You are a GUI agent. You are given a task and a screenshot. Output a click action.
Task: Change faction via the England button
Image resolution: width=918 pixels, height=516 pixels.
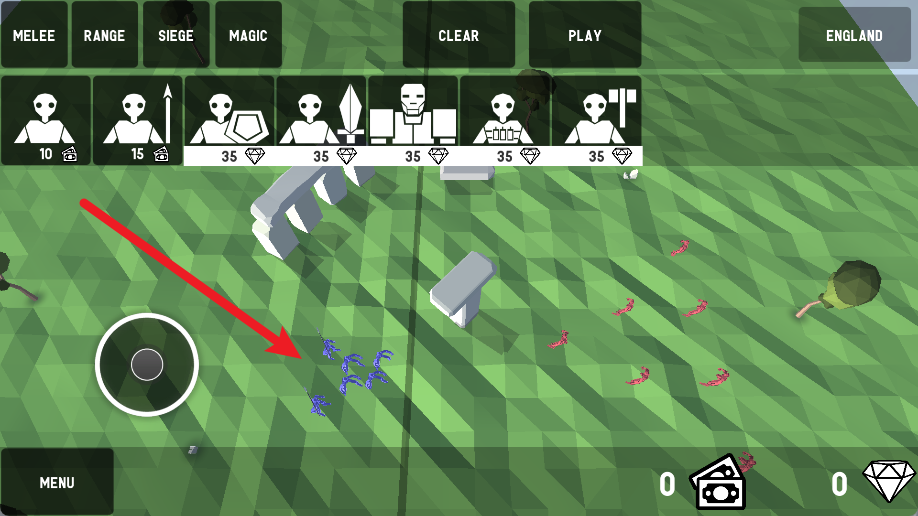854,35
